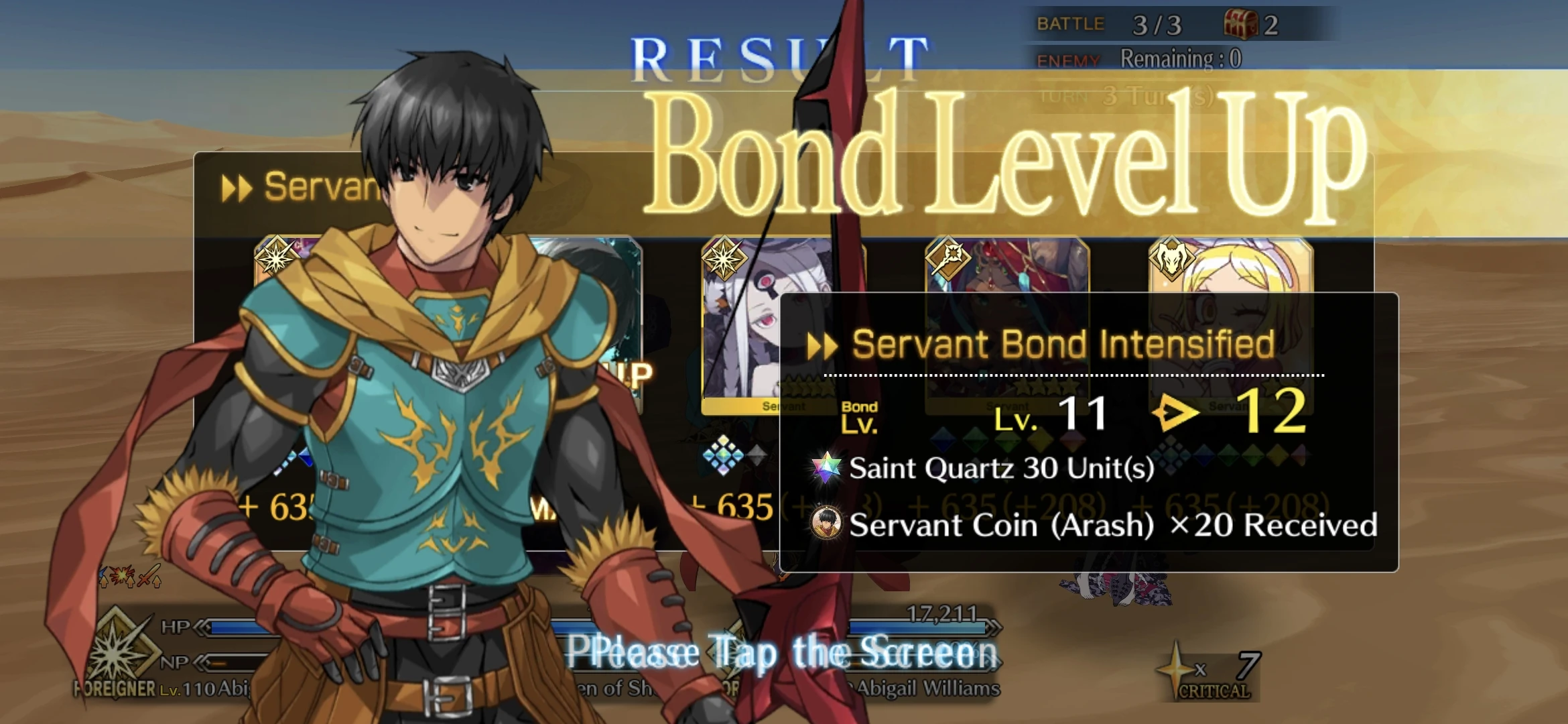This screenshot has width=1568, height=724.
Task: Expand the chevron before Servant Bond Intensified
Action: click(822, 345)
